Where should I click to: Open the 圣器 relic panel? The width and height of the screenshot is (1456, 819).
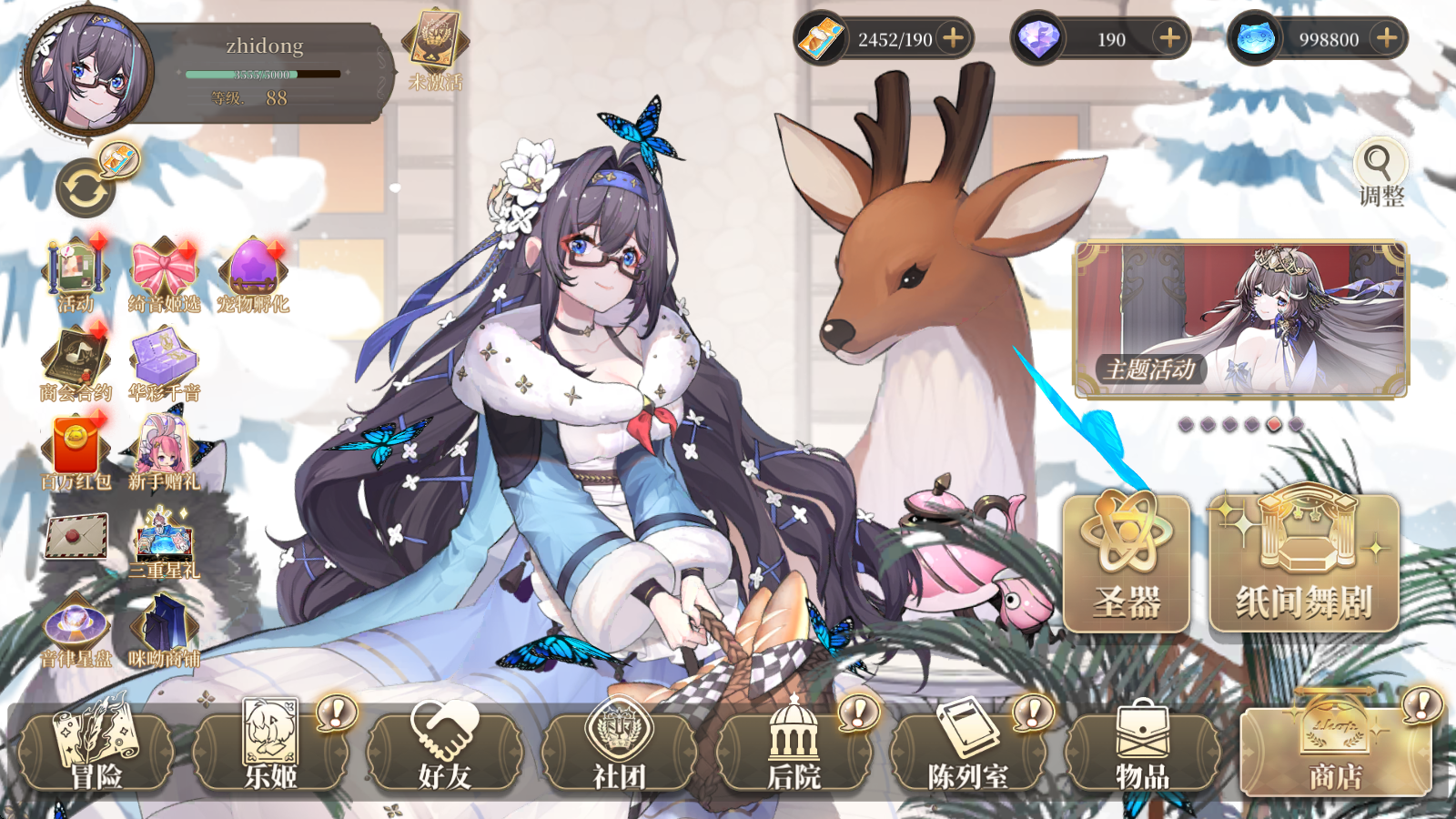[x=1127, y=563]
